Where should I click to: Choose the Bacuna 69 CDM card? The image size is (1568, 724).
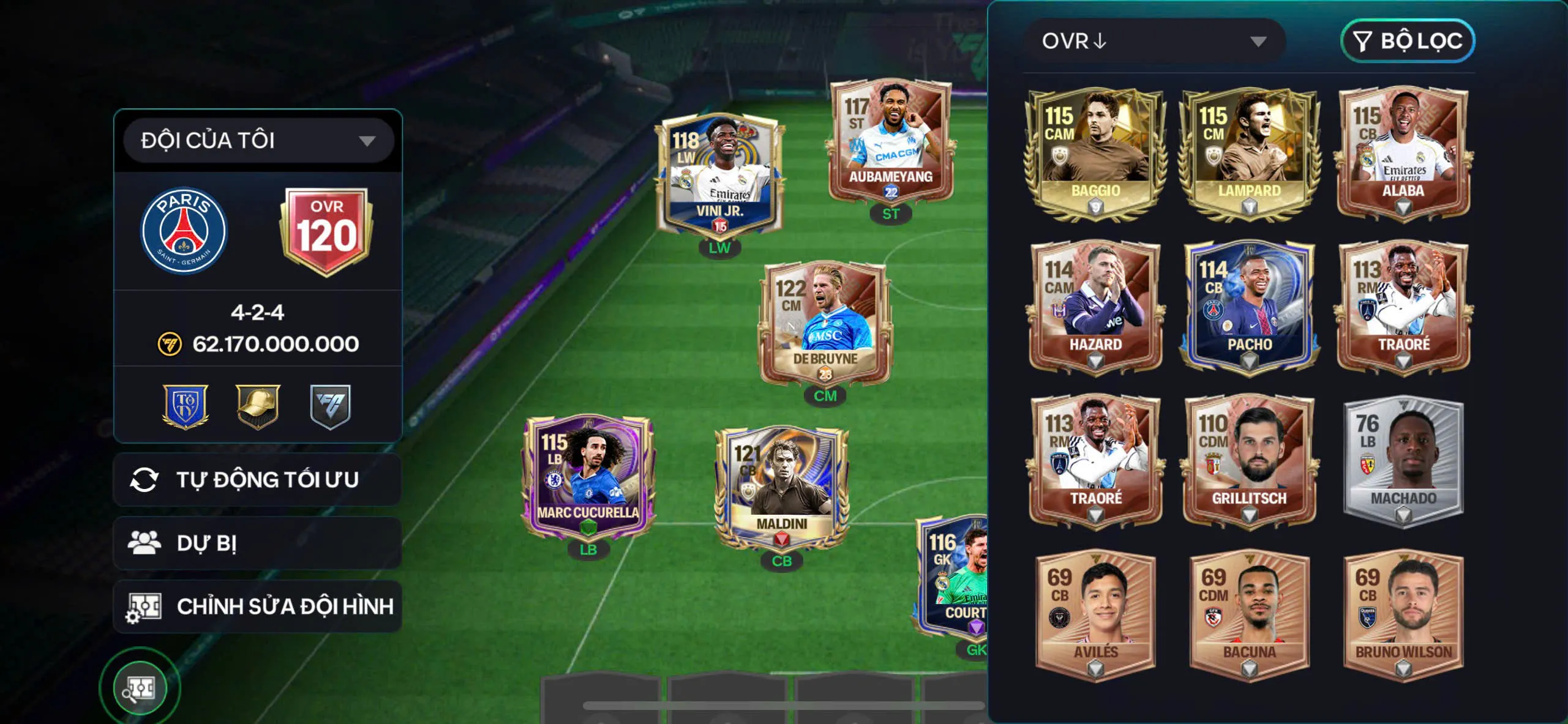tap(1249, 615)
